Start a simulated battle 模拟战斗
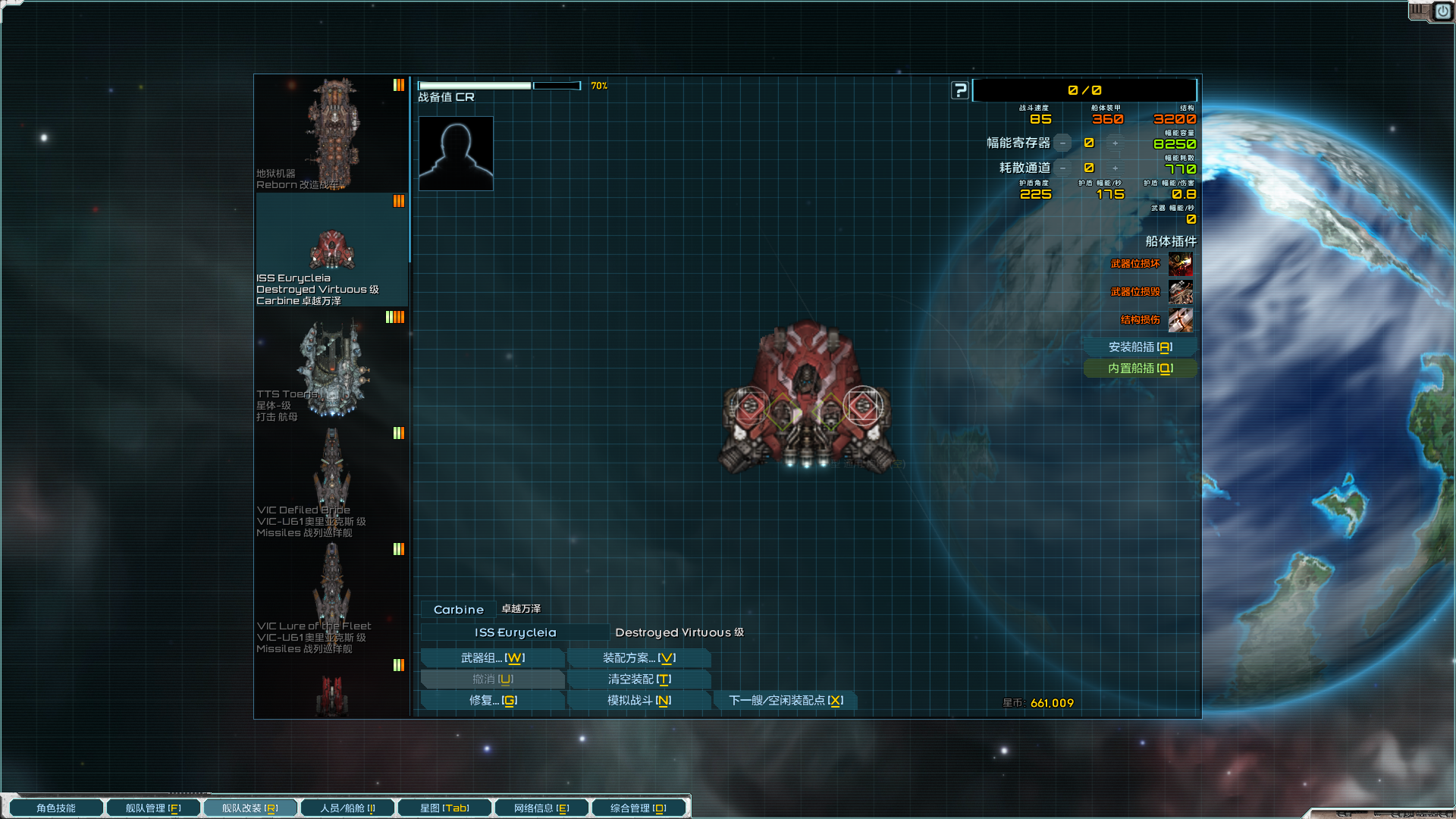1456x819 pixels. click(x=639, y=701)
